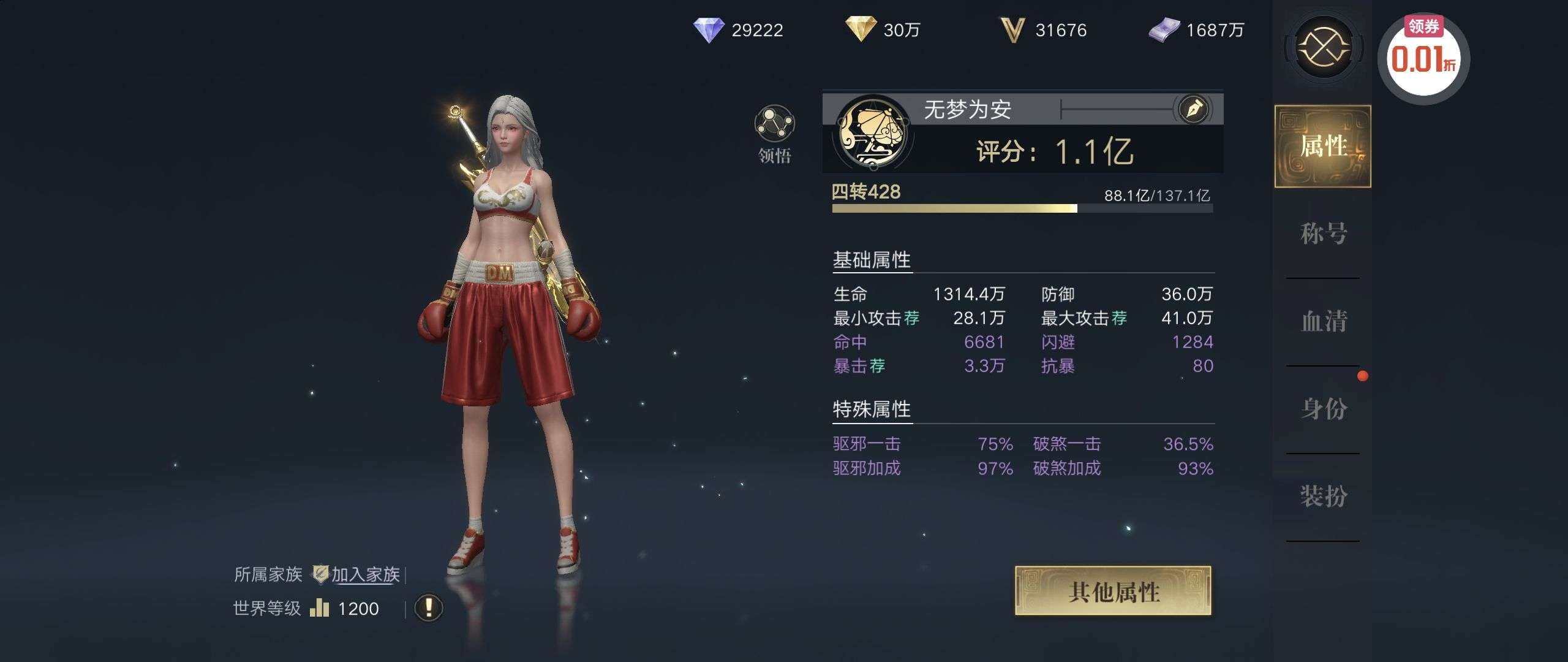Click the pen icon to edit name

click(1194, 109)
